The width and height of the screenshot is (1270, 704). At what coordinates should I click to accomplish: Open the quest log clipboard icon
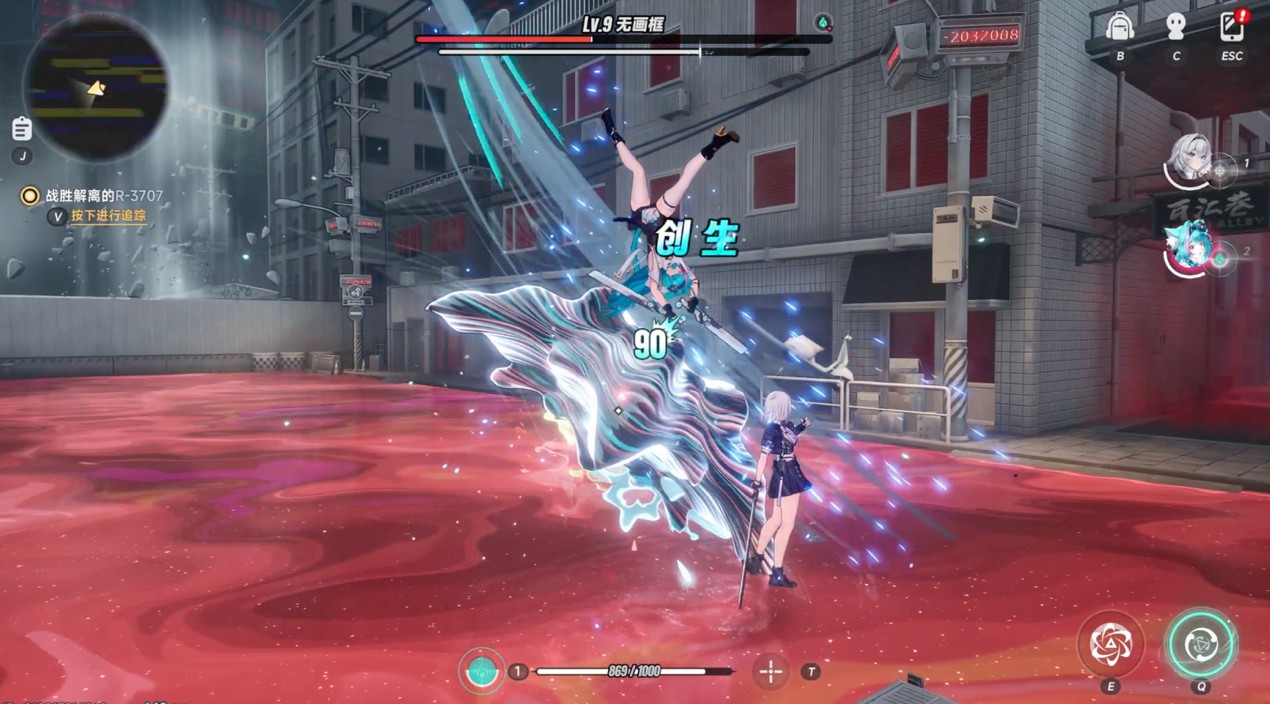point(22,128)
